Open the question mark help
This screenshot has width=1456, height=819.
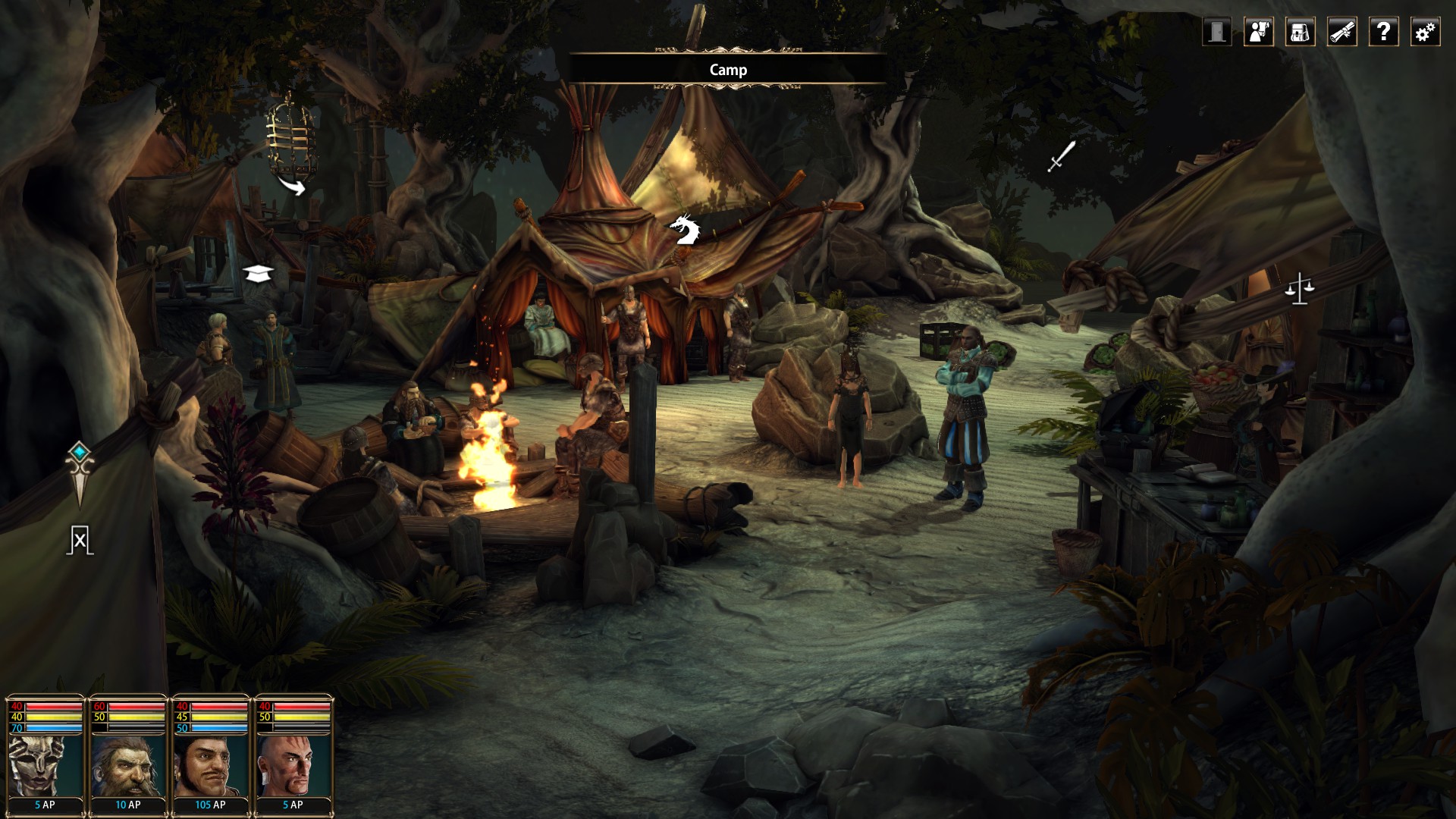tap(1383, 32)
